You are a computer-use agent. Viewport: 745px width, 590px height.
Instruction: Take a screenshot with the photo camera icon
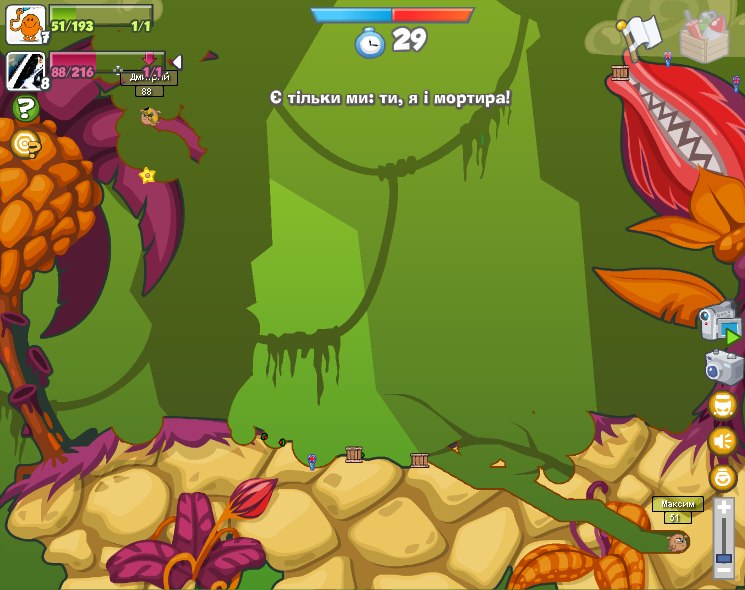pos(723,366)
